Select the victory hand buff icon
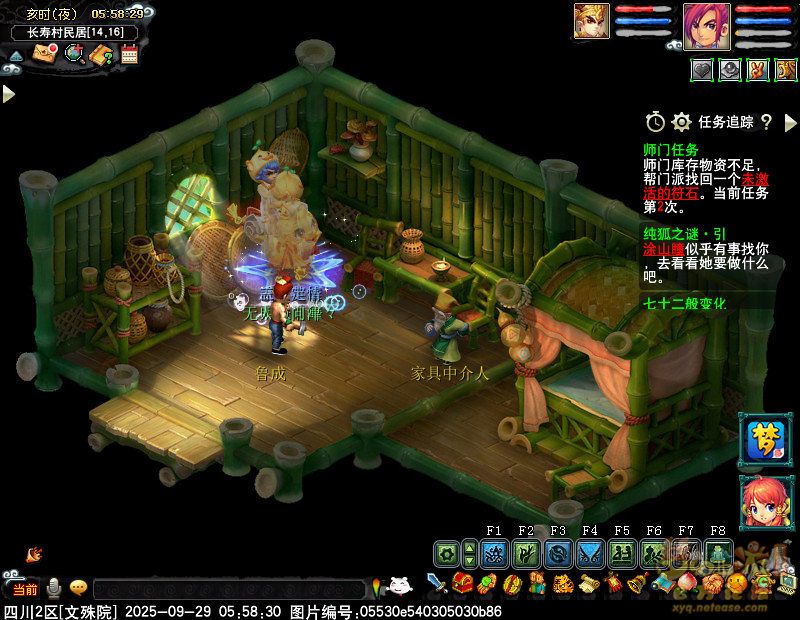The image size is (800, 620). coord(758,70)
